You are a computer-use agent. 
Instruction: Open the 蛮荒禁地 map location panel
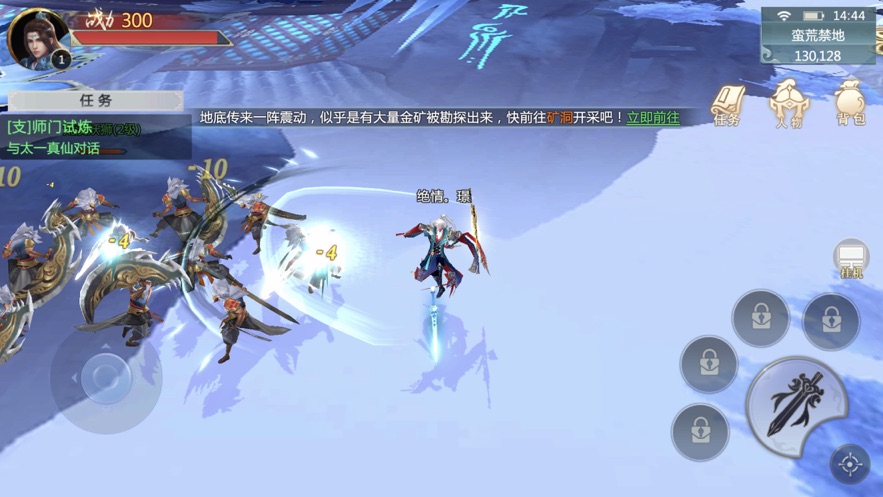tap(818, 45)
